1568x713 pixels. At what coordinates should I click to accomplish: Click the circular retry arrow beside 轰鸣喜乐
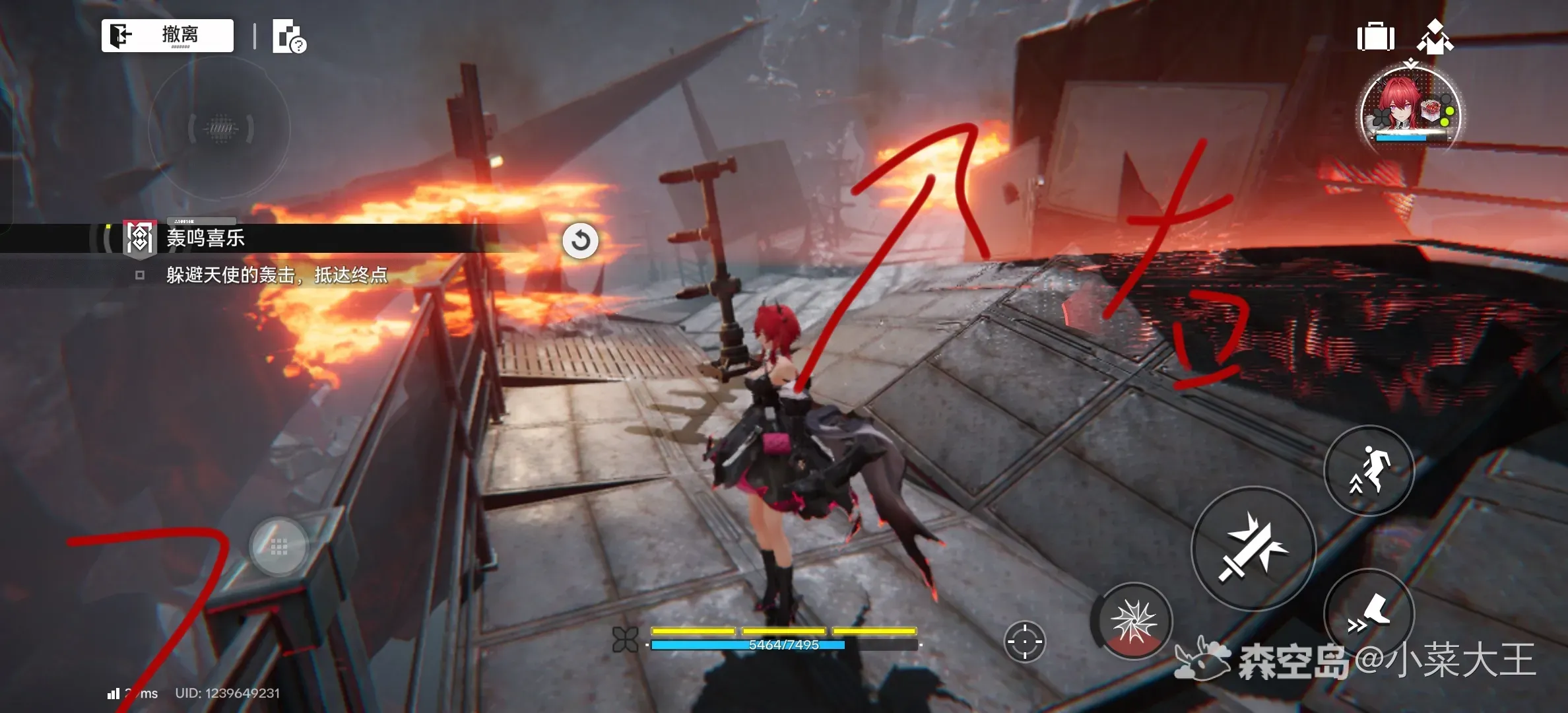580,240
